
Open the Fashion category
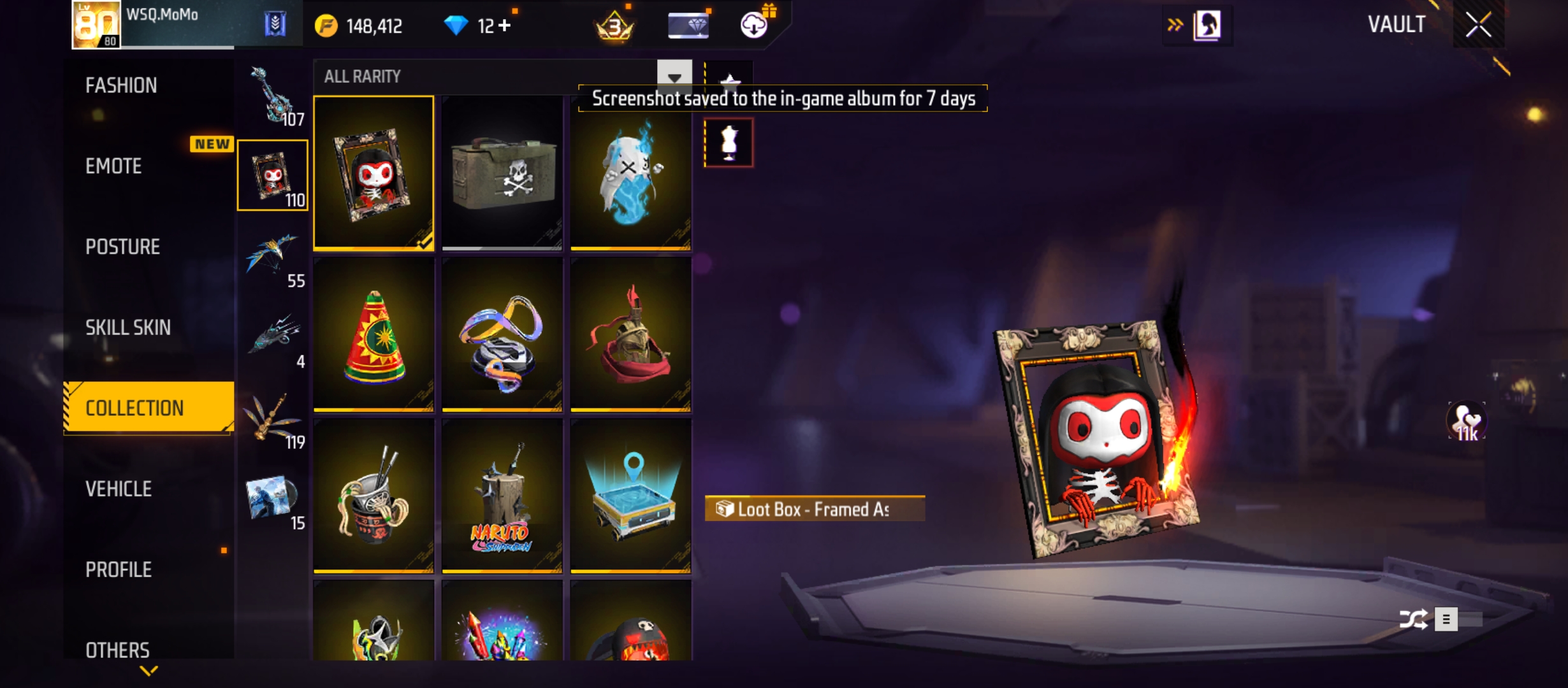coord(121,85)
